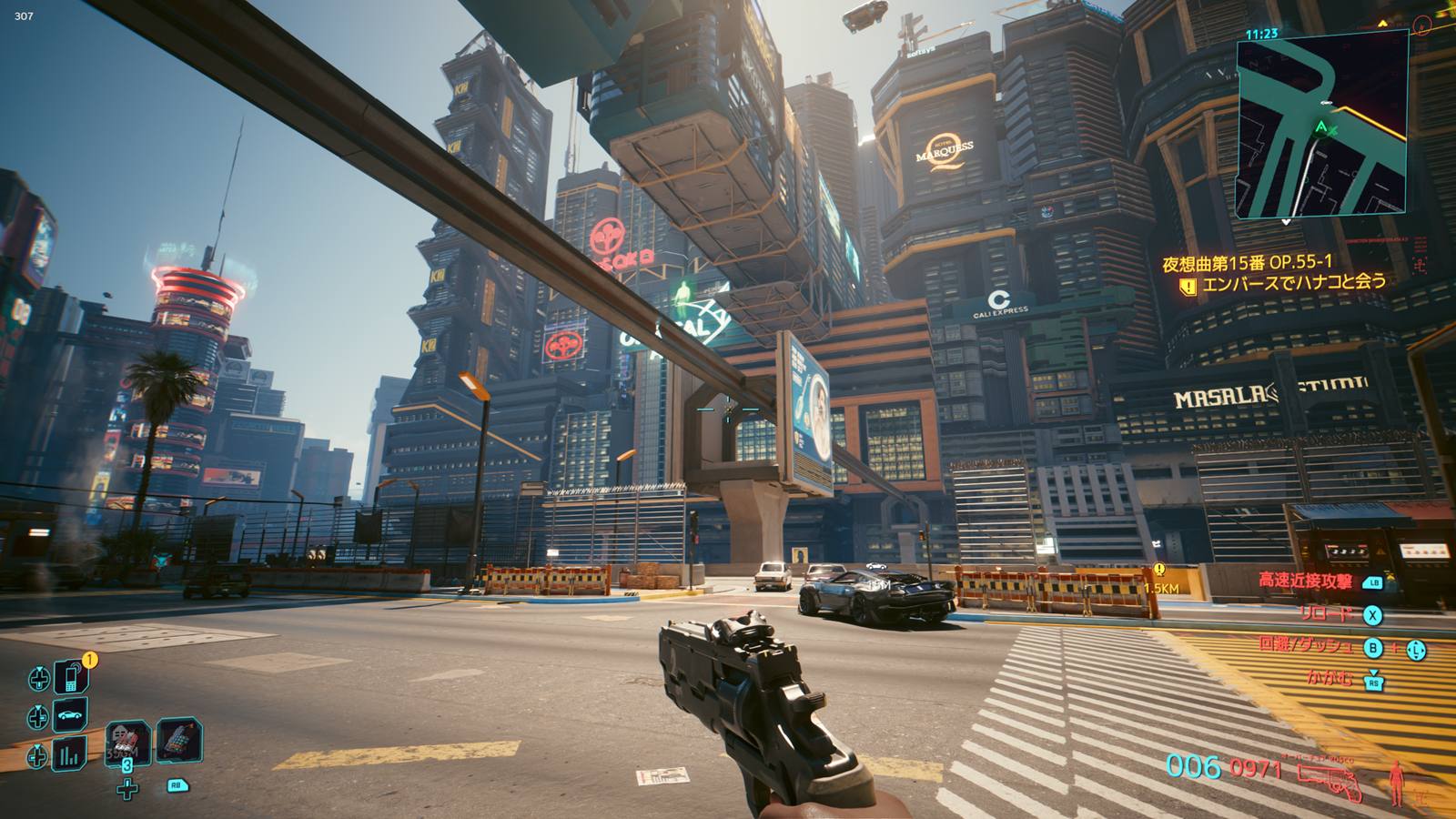Open the radio bars icon
The width and height of the screenshot is (1456, 819).
coord(71,754)
